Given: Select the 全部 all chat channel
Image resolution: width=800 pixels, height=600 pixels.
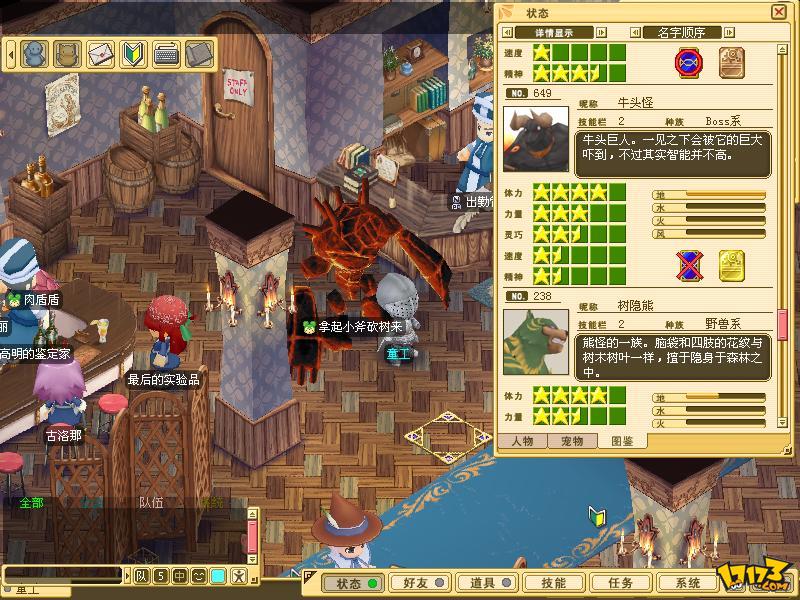Looking at the screenshot, I should pyautogui.click(x=31, y=502).
